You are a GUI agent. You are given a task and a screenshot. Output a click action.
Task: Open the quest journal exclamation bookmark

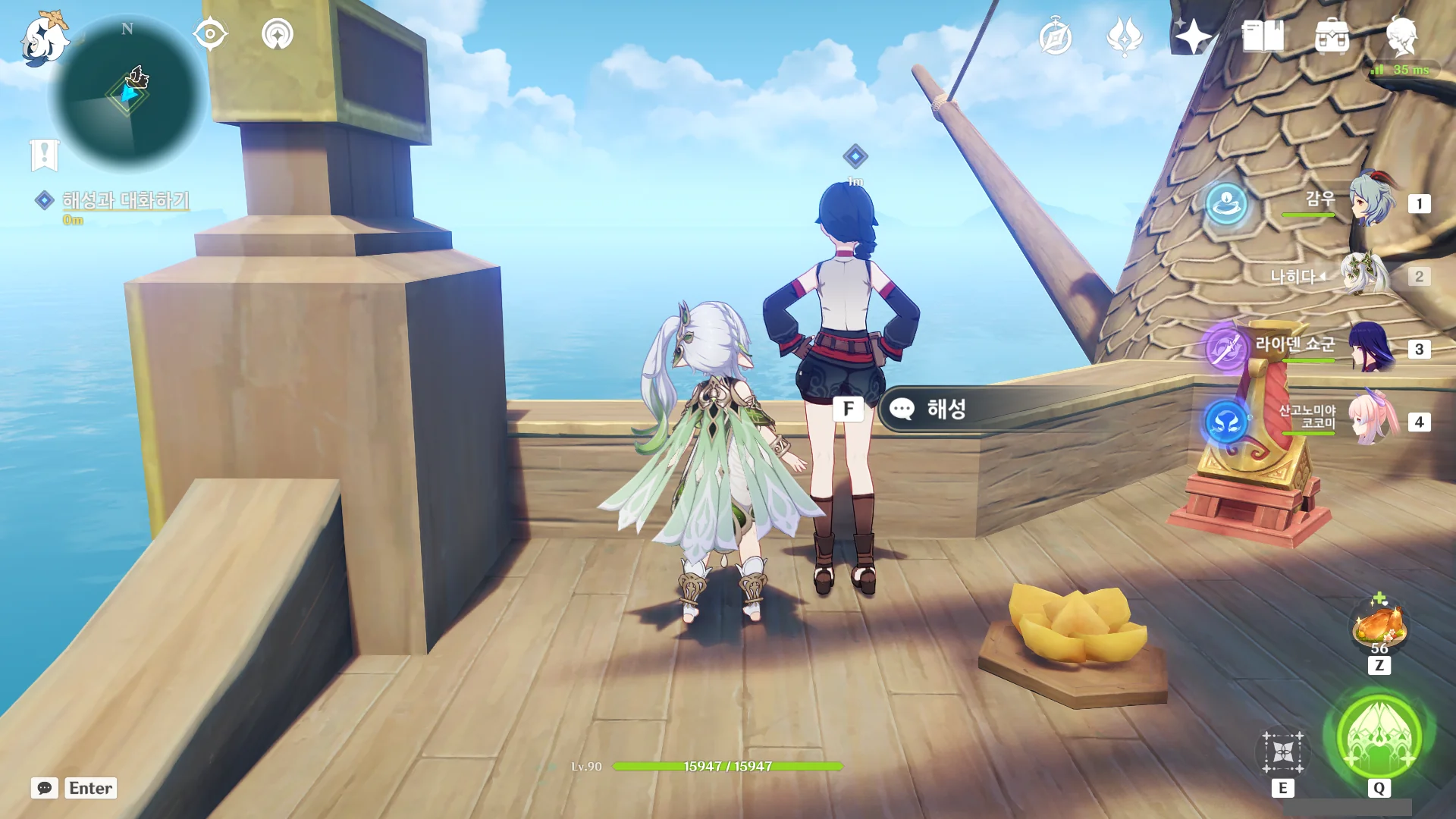[x=45, y=155]
